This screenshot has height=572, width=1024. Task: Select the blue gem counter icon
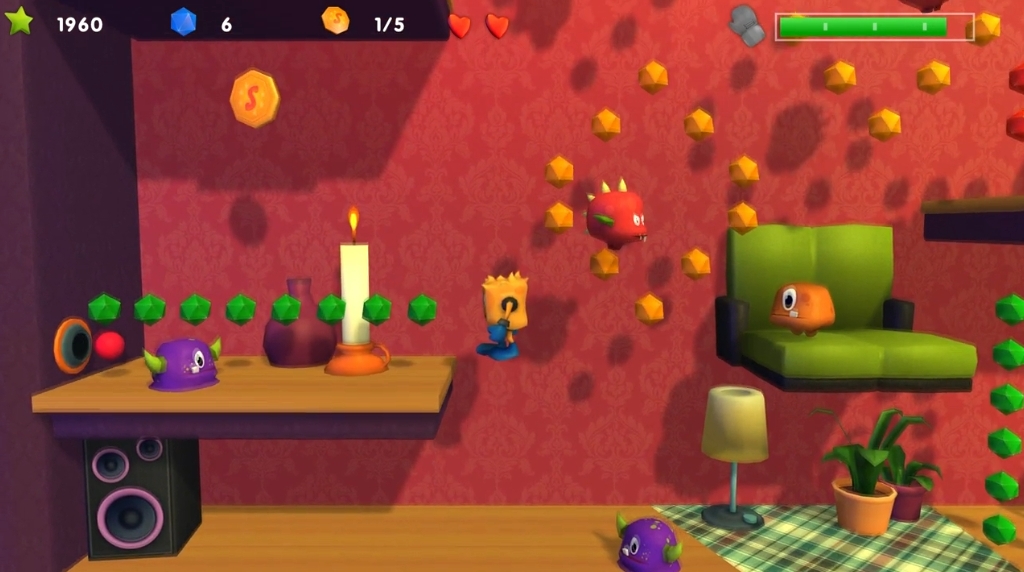[183, 22]
